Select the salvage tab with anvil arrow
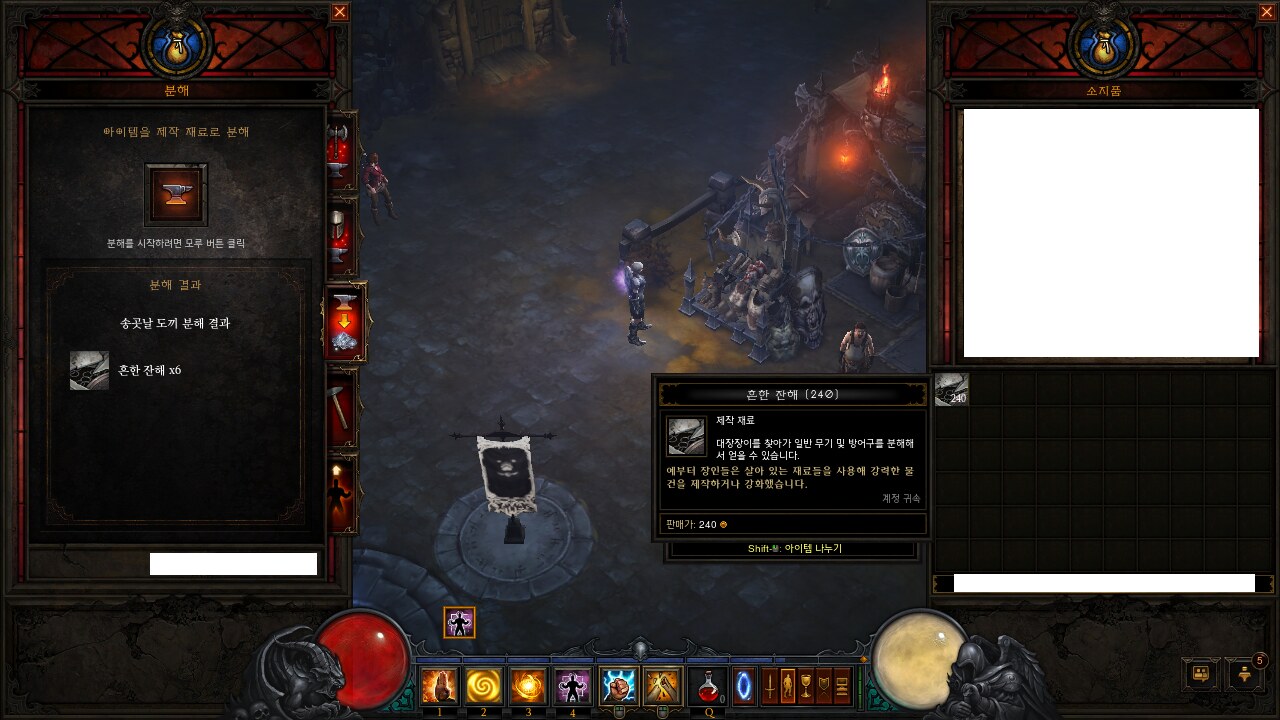Image resolution: width=1280 pixels, height=720 pixels. pos(345,322)
